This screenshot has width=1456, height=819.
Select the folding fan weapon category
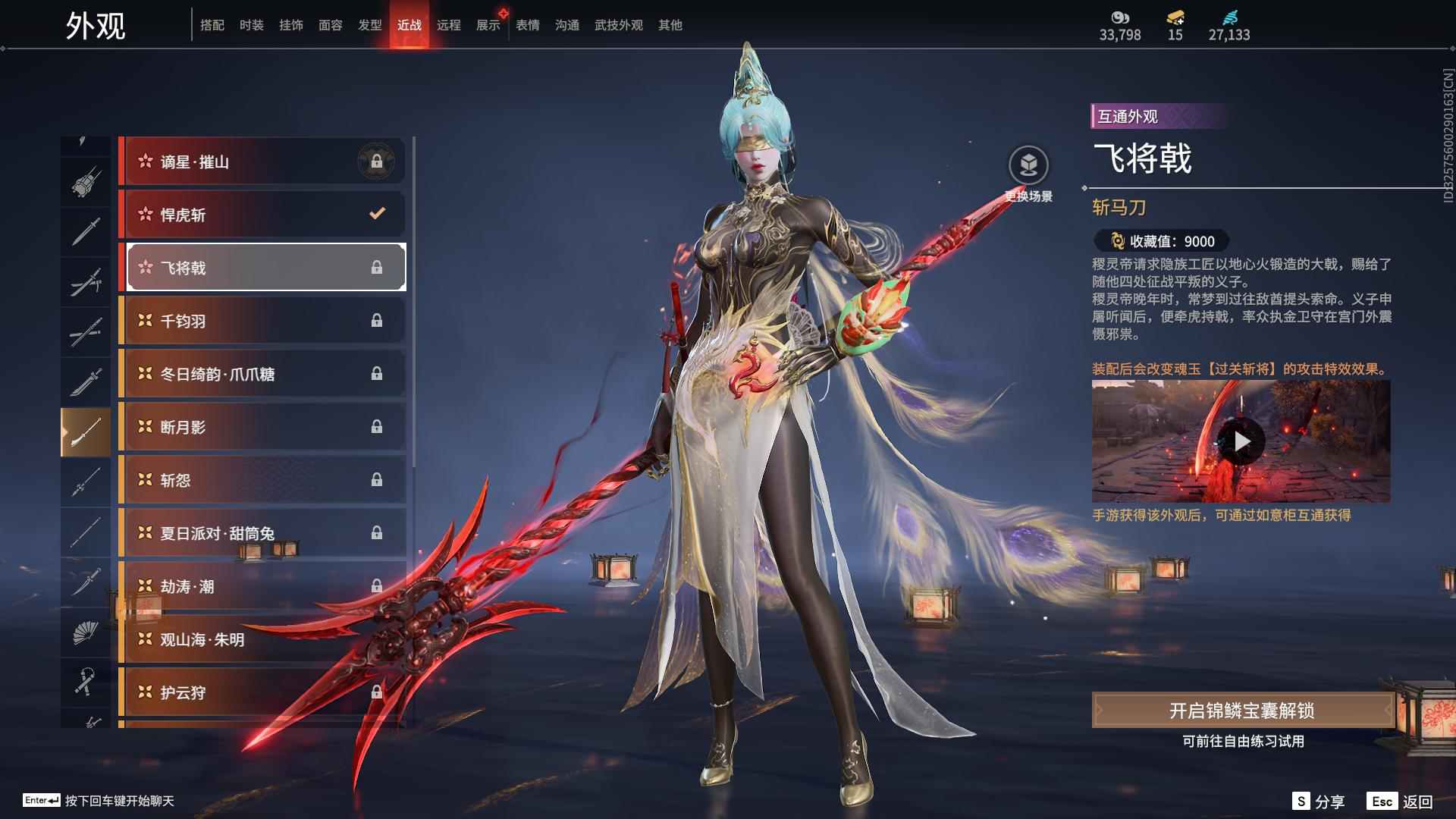tap(85, 632)
